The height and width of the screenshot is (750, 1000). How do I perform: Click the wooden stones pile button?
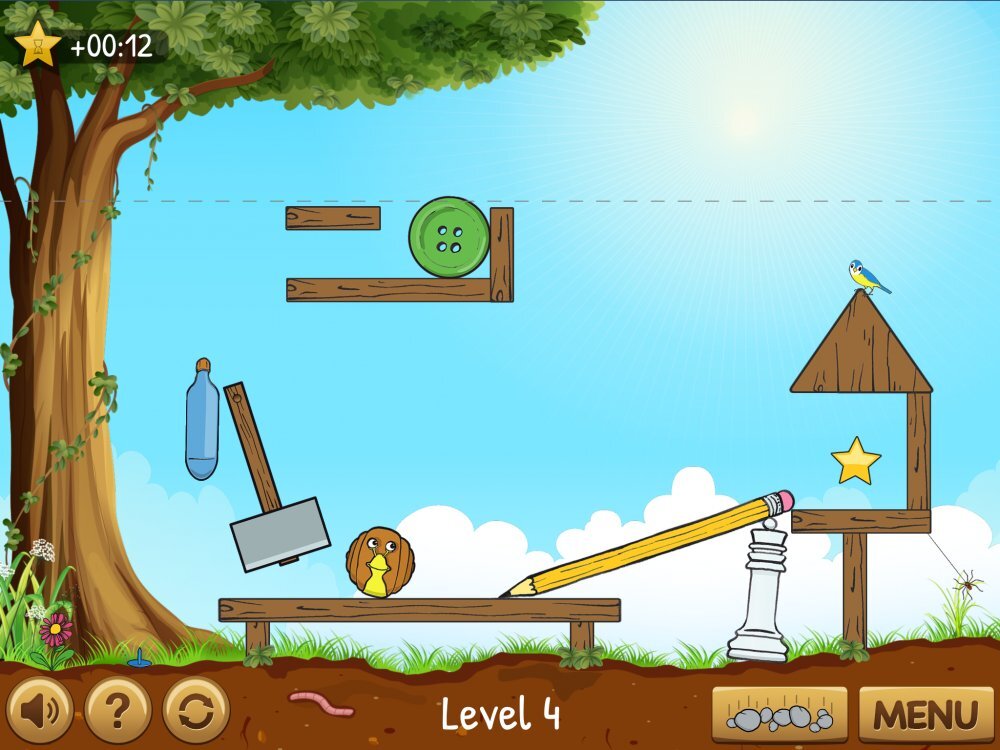tap(779, 715)
